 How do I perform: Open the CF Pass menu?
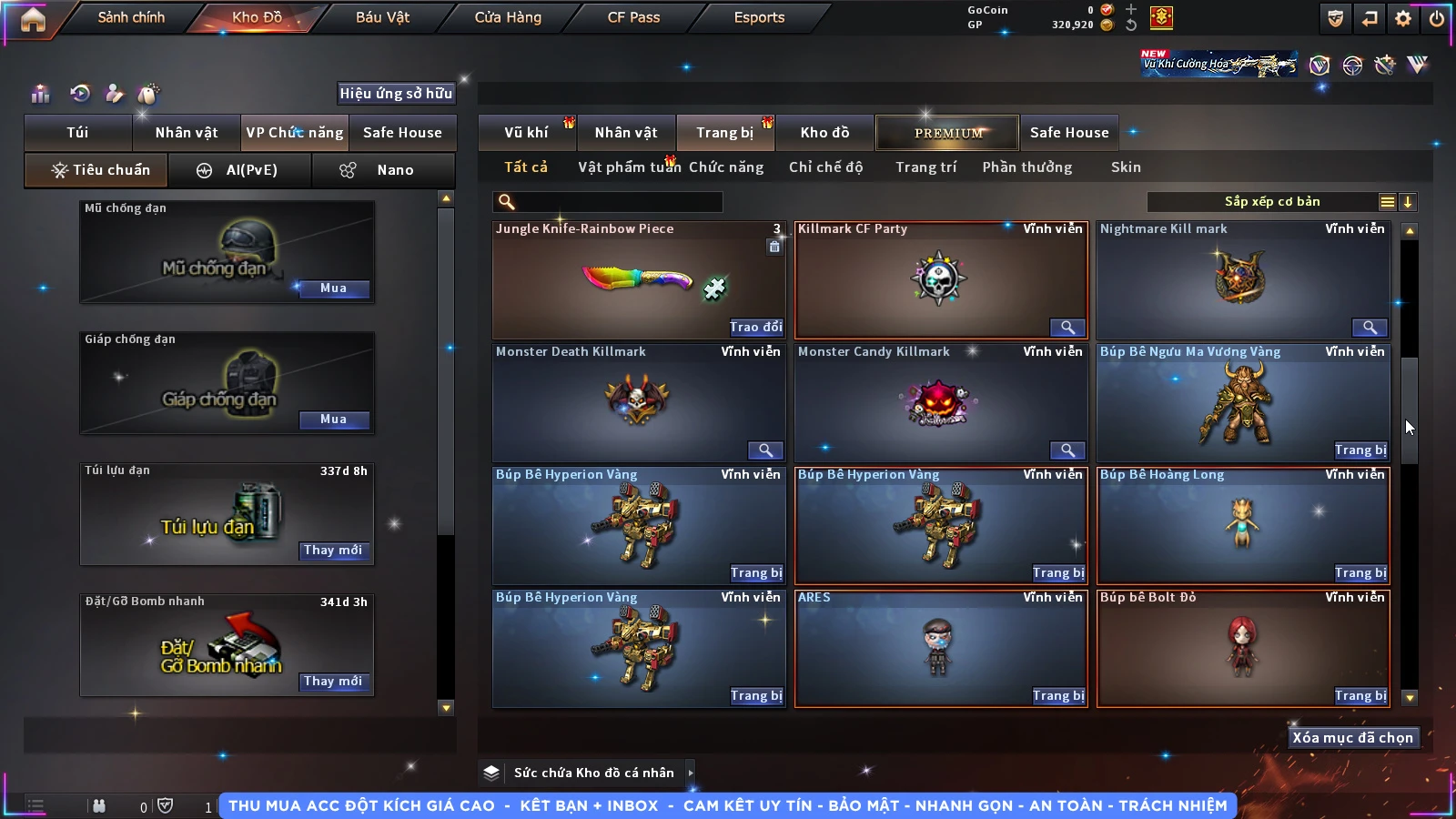pos(633,17)
